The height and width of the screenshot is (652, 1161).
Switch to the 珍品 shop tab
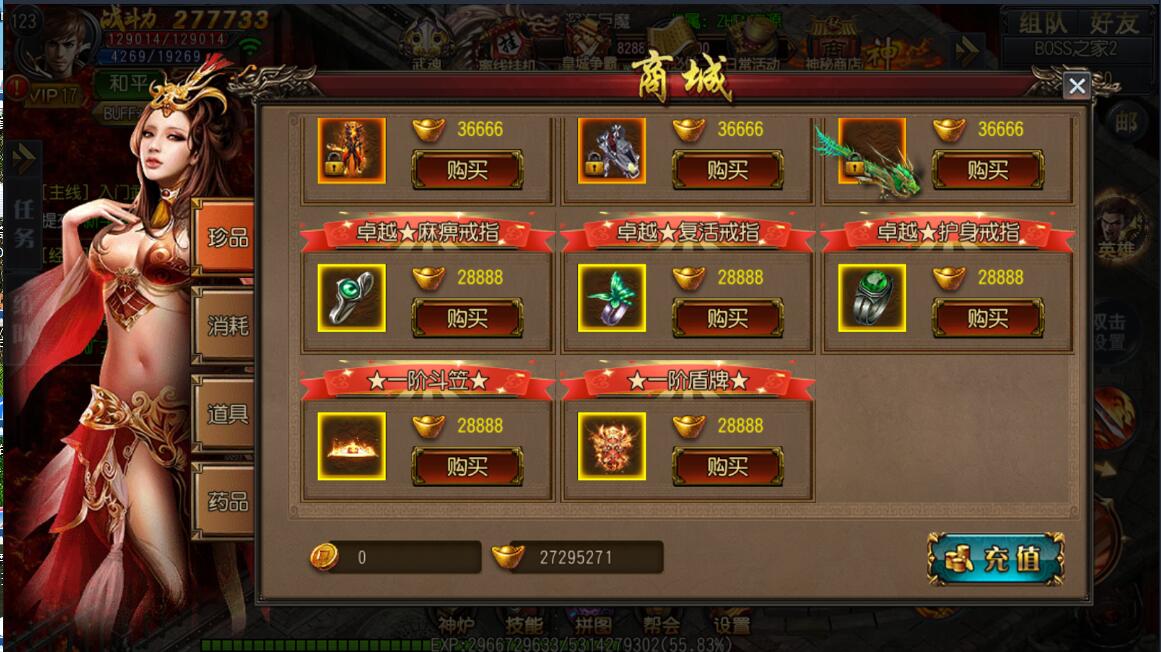[x=226, y=238]
